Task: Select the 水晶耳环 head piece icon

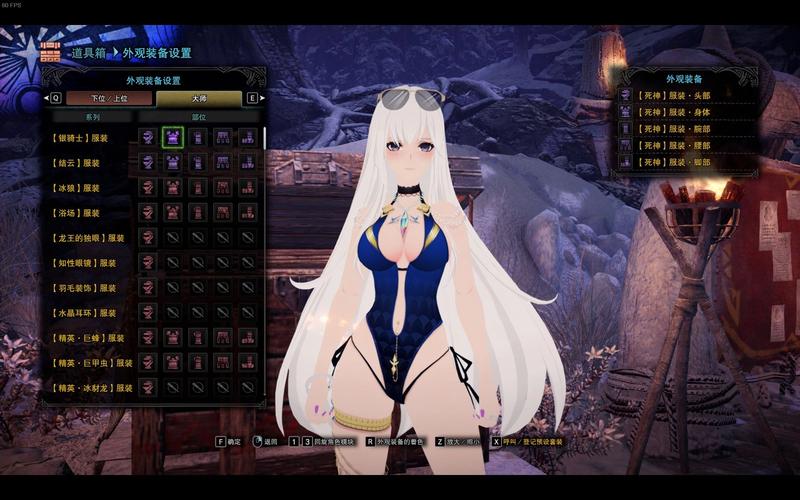Action: click(x=148, y=312)
